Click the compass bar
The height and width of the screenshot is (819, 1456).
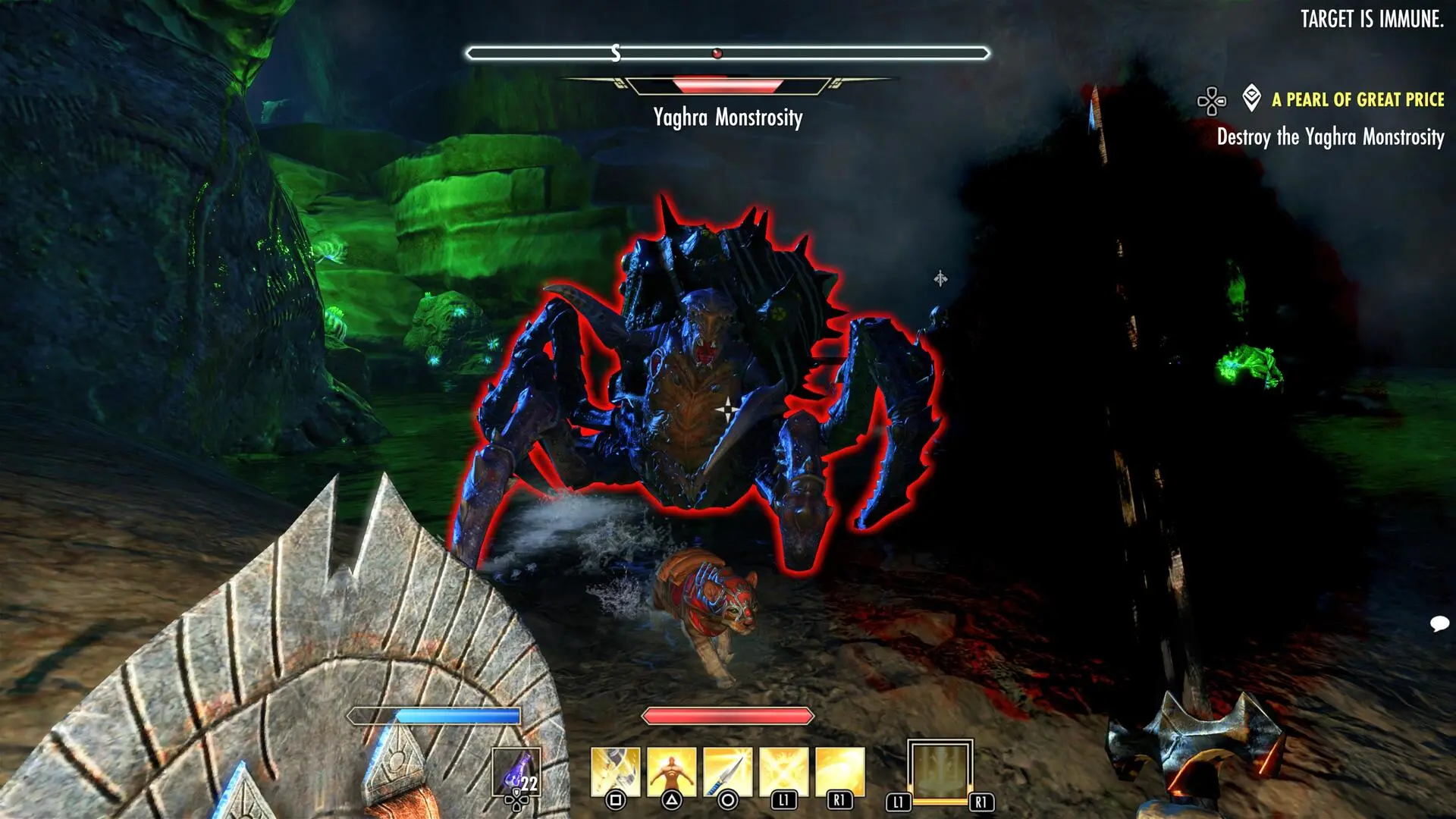coord(728,53)
